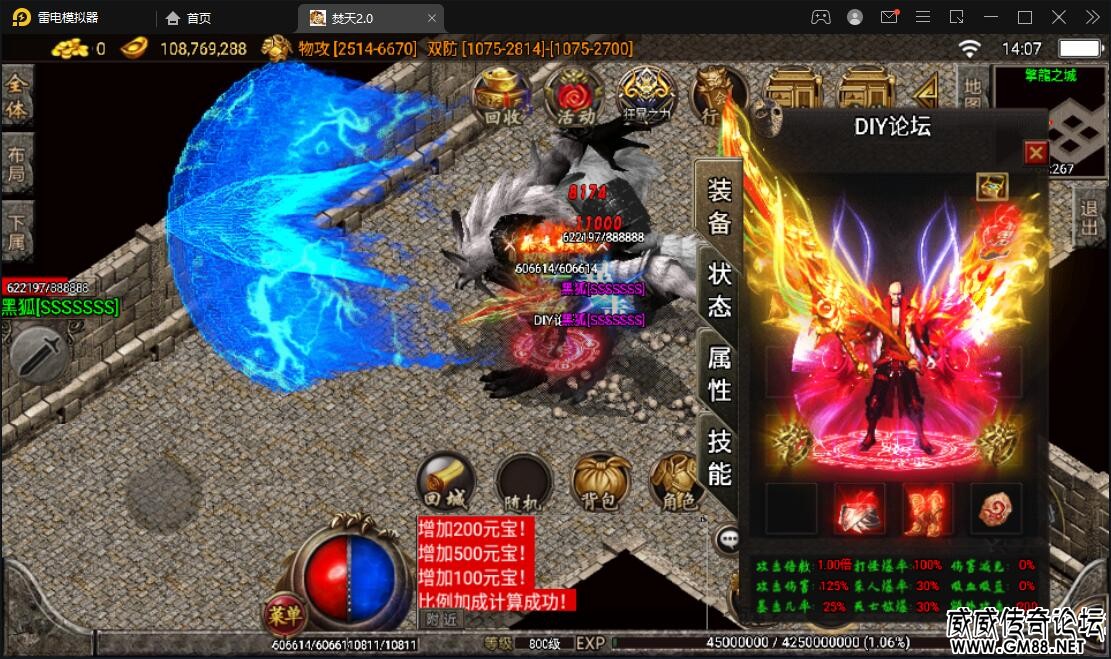
Task: Open the 回收 recycle icon
Action: [502, 95]
